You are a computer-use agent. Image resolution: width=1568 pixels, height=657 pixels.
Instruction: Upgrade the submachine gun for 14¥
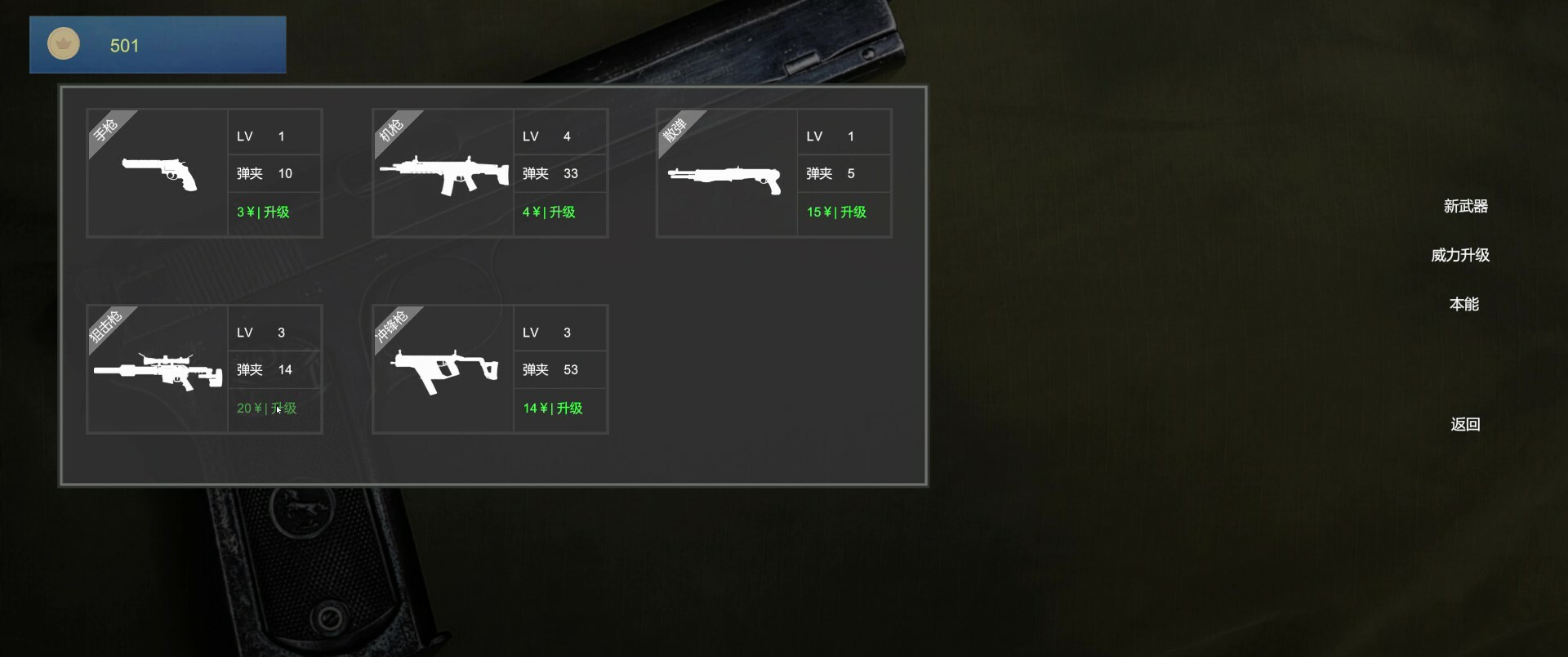pyautogui.click(x=552, y=408)
